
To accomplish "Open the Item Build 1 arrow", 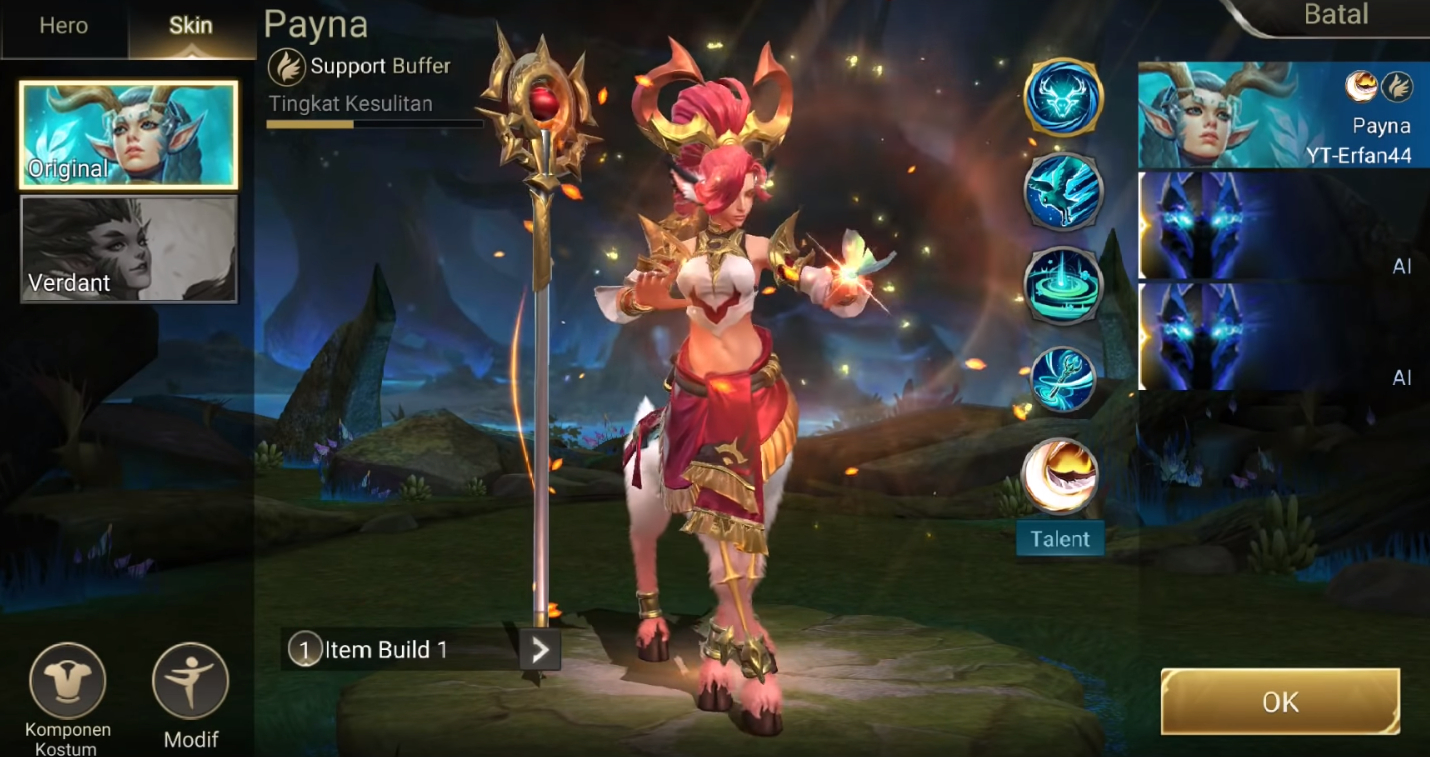I will pyautogui.click(x=540, y=651).
